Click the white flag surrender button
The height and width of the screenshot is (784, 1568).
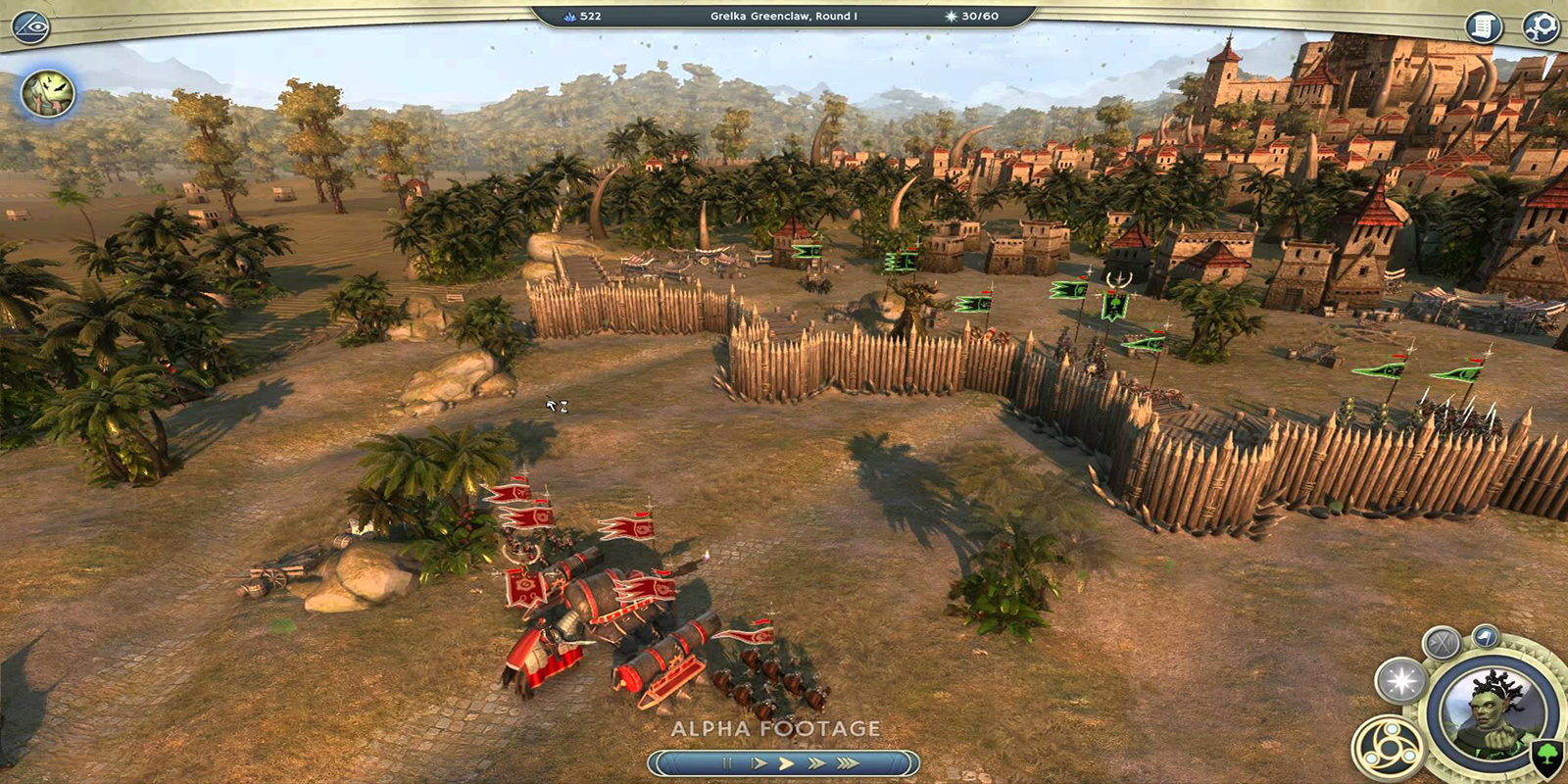[1485, 638]
